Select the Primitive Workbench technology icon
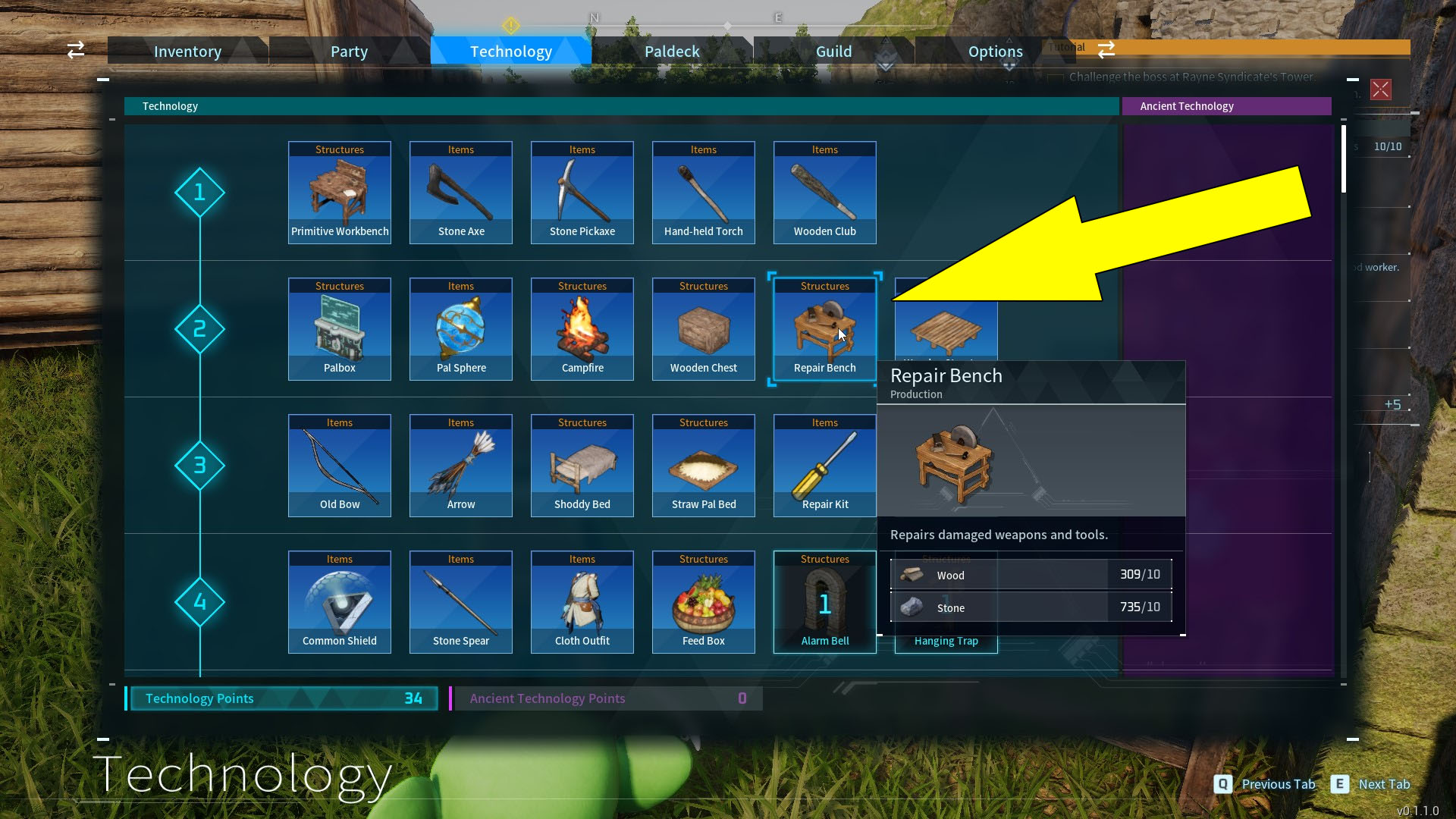This screenshot has width=1456, height=819. [x=339, y=192]
